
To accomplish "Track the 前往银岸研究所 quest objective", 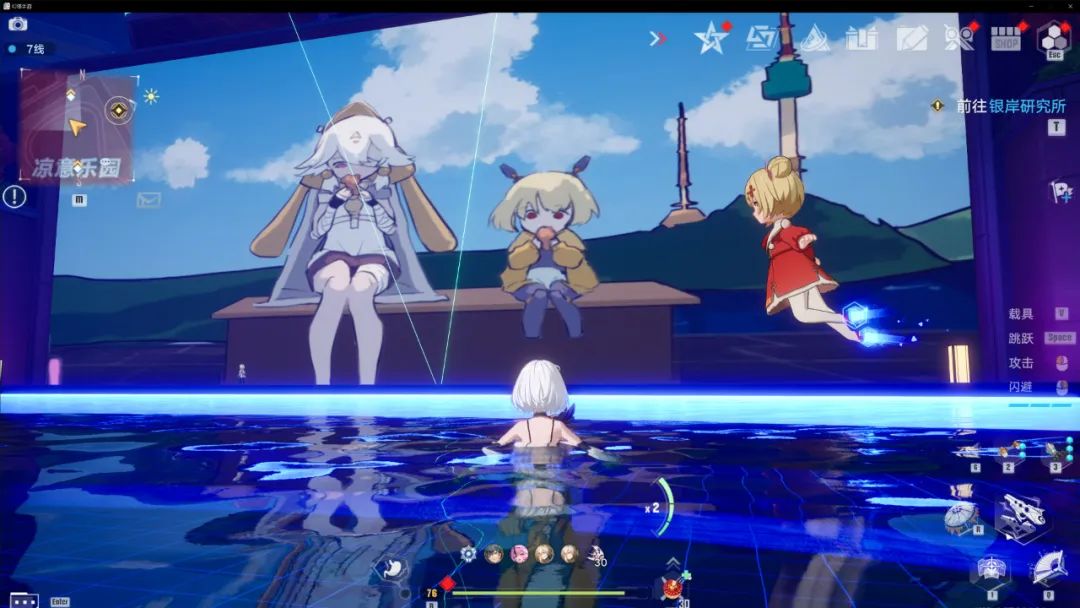I will pyautogui.click(x=1010, y=105).
